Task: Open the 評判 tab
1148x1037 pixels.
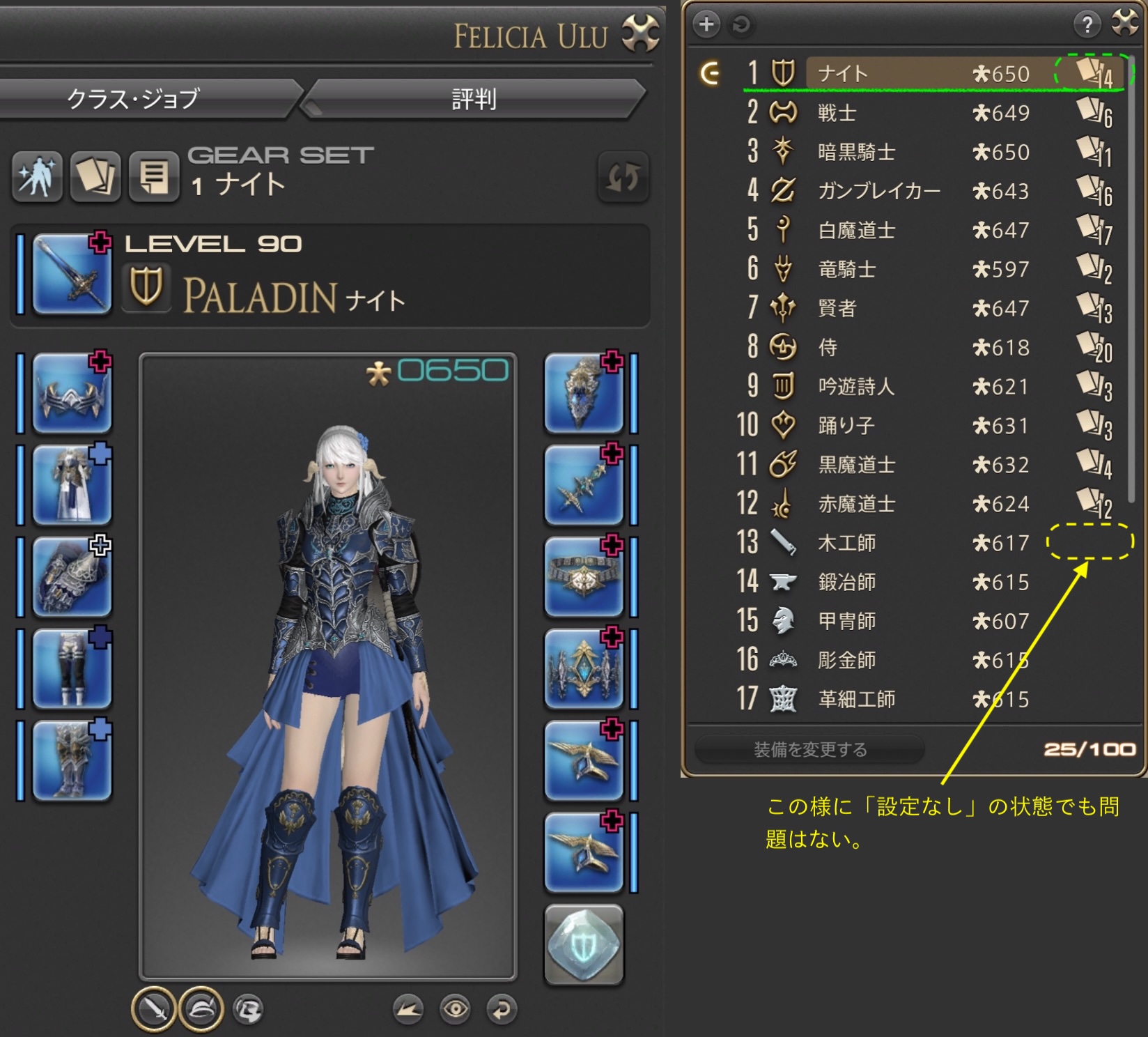Action: (474, 99)
